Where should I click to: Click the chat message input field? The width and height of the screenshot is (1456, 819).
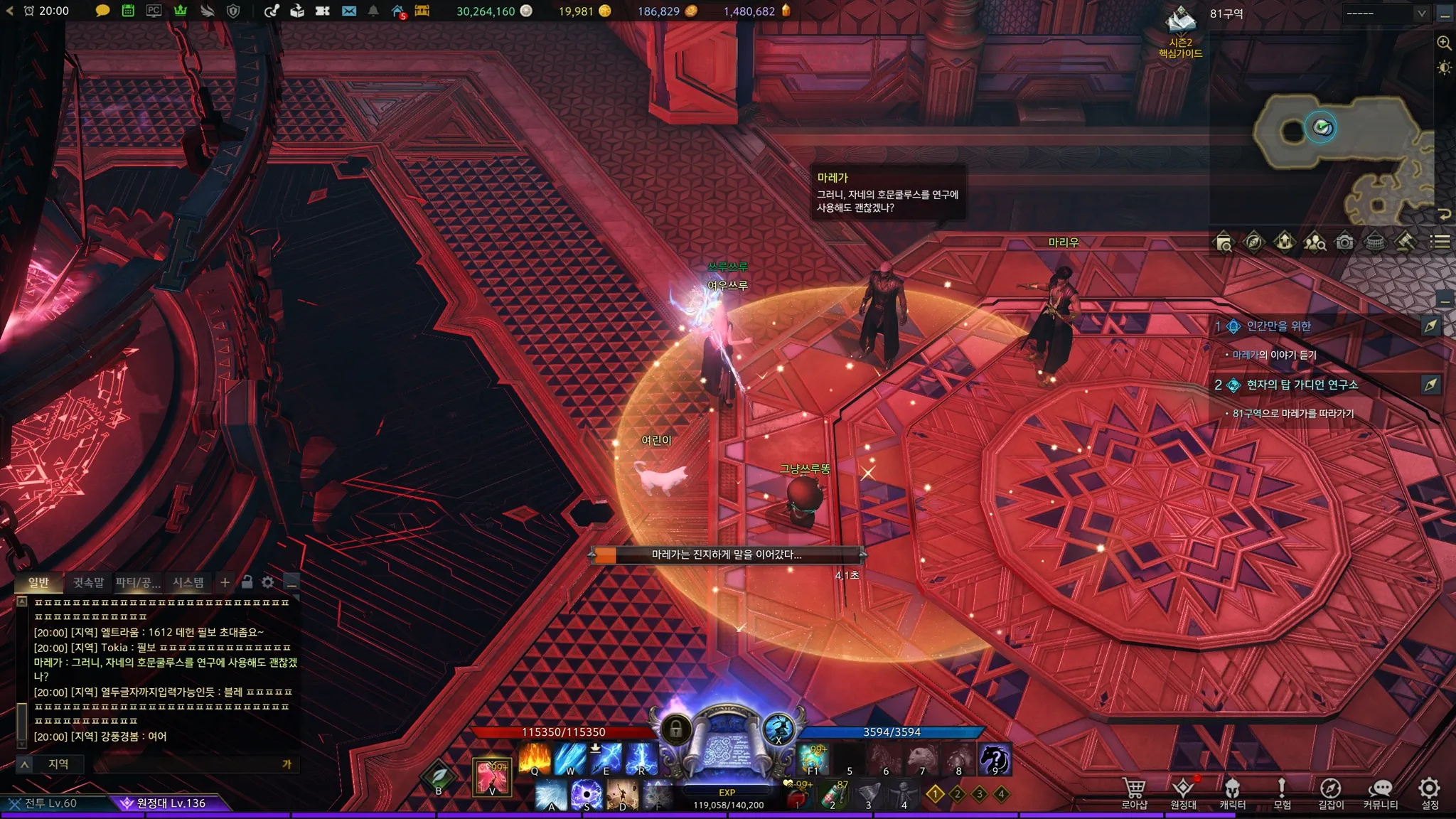pos(185,764)
